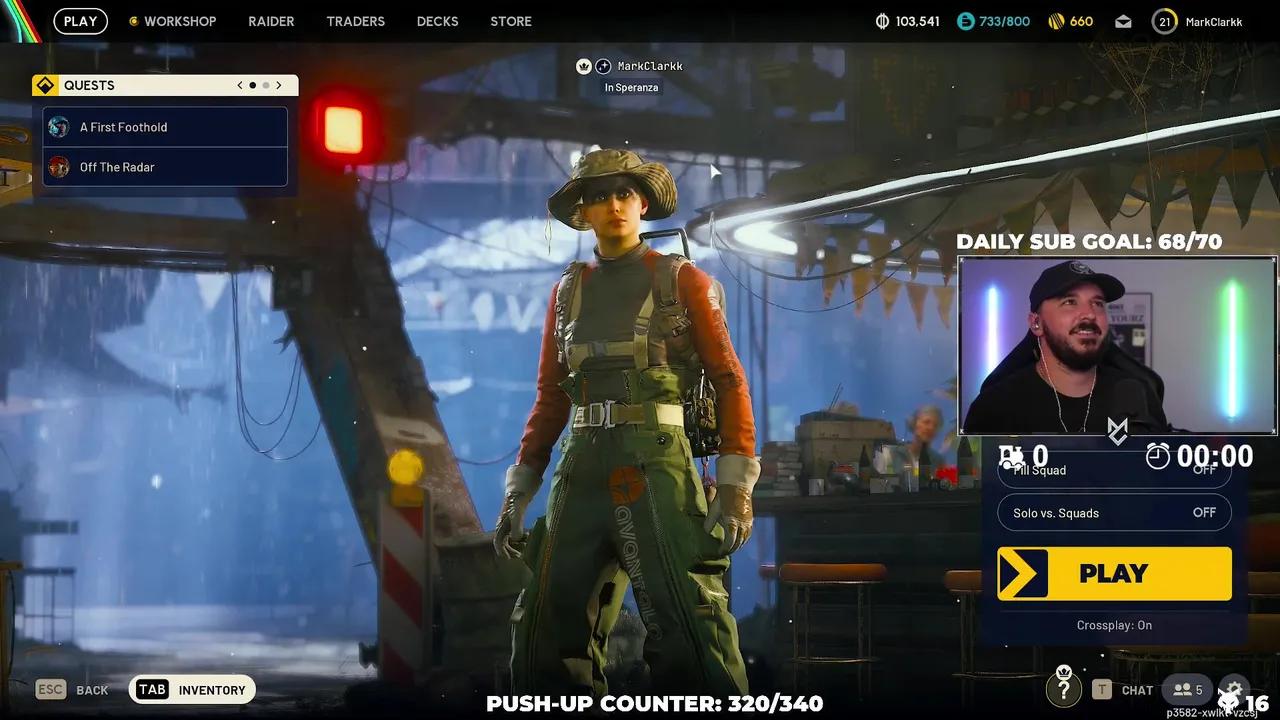The width and height of the screenshot is (1280, 720).
Task: Click the Crossplay: On setting
Action: click(1114, 625)
